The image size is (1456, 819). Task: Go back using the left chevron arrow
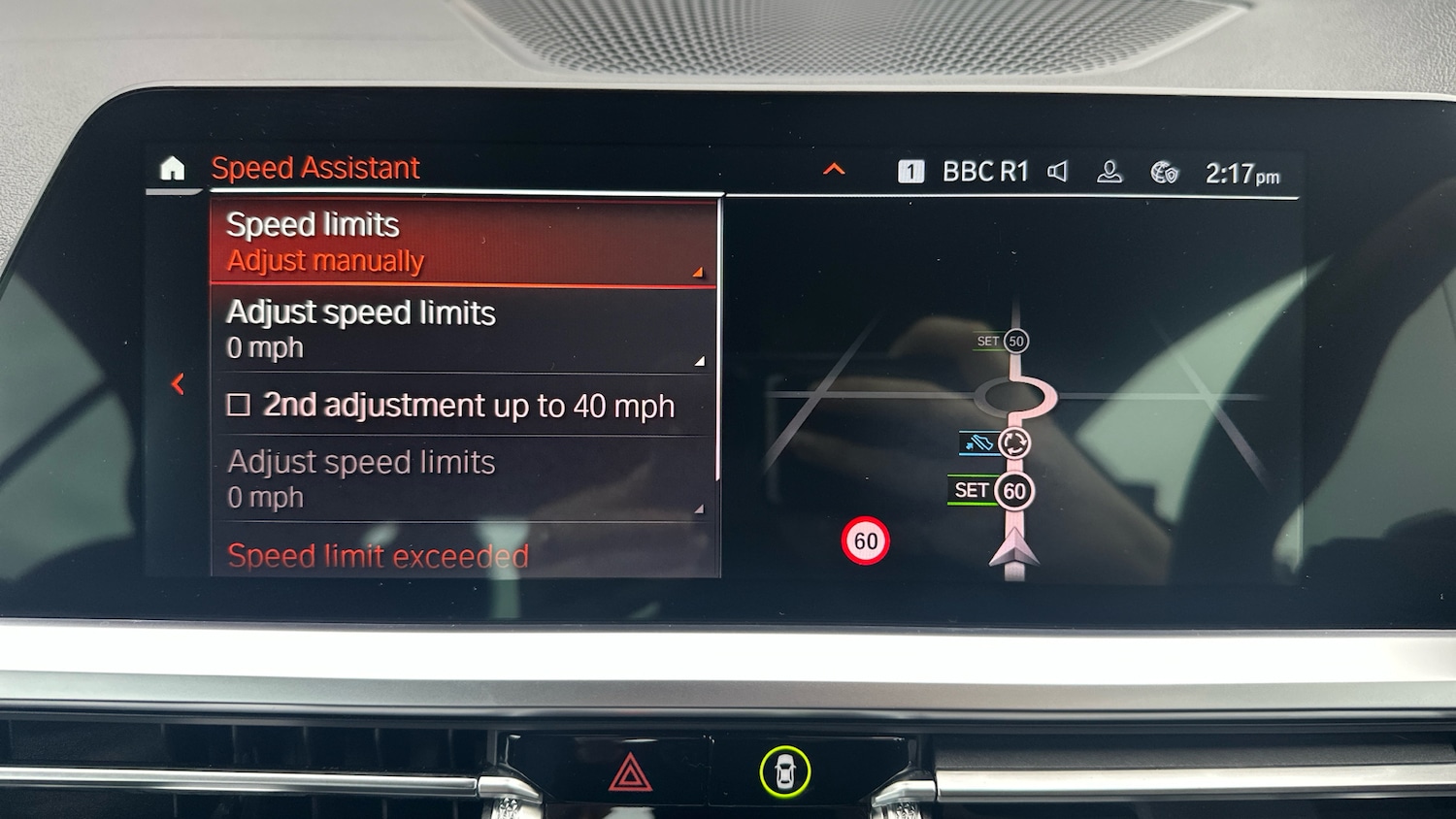coord(178,383)
